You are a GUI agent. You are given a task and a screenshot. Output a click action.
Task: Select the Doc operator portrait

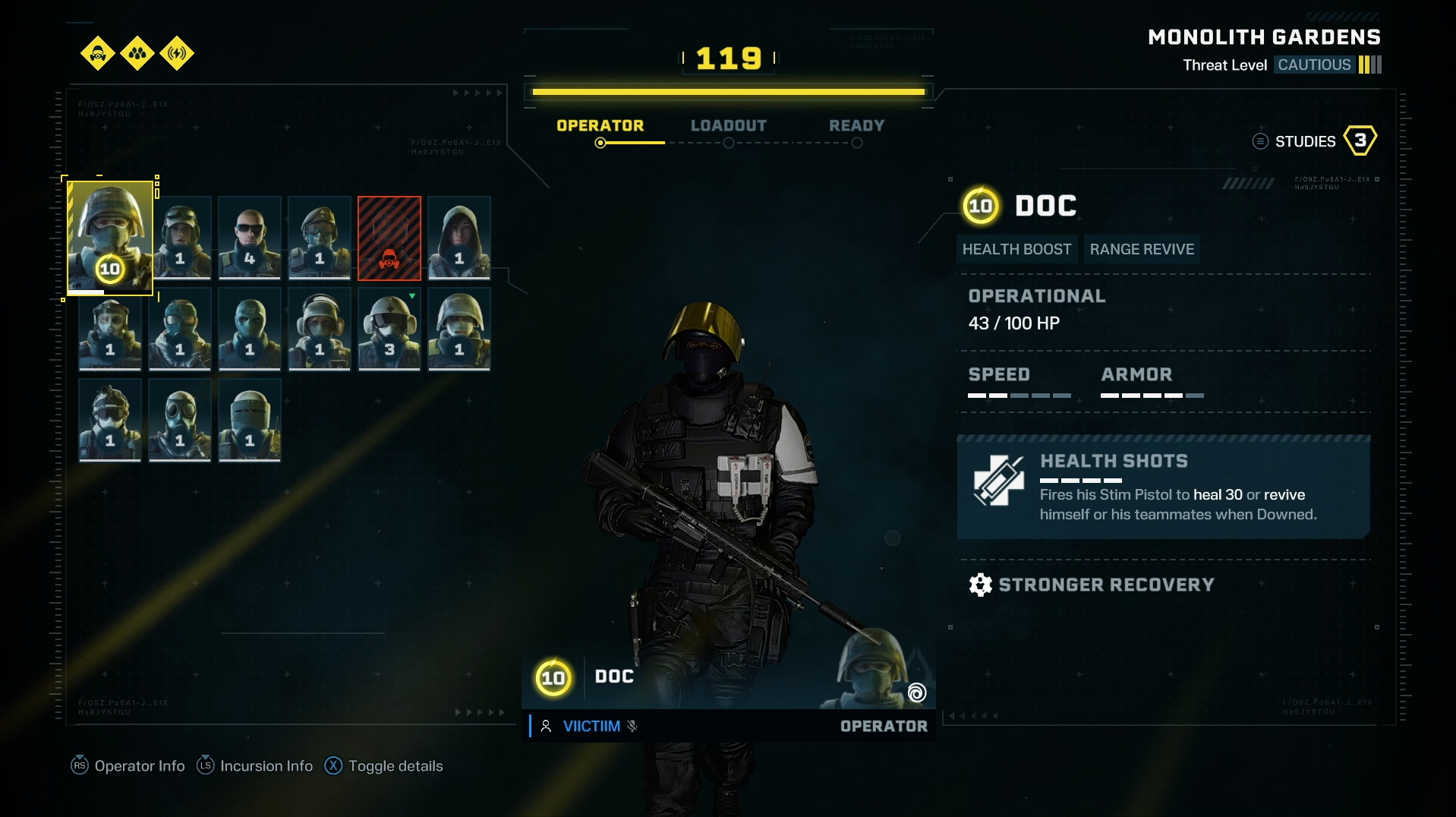coord(110,237)
